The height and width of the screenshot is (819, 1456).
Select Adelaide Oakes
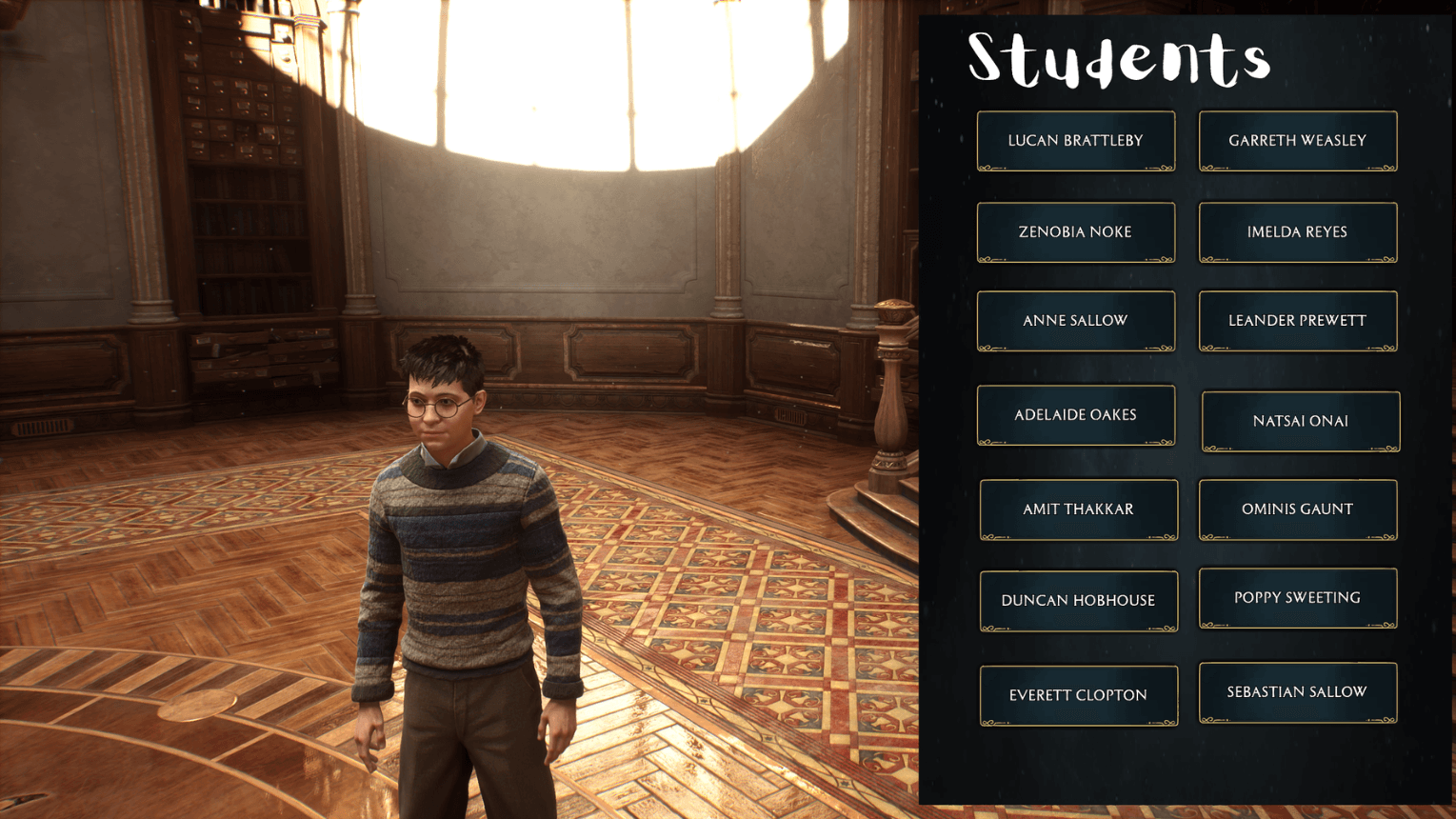[1076, 414]
